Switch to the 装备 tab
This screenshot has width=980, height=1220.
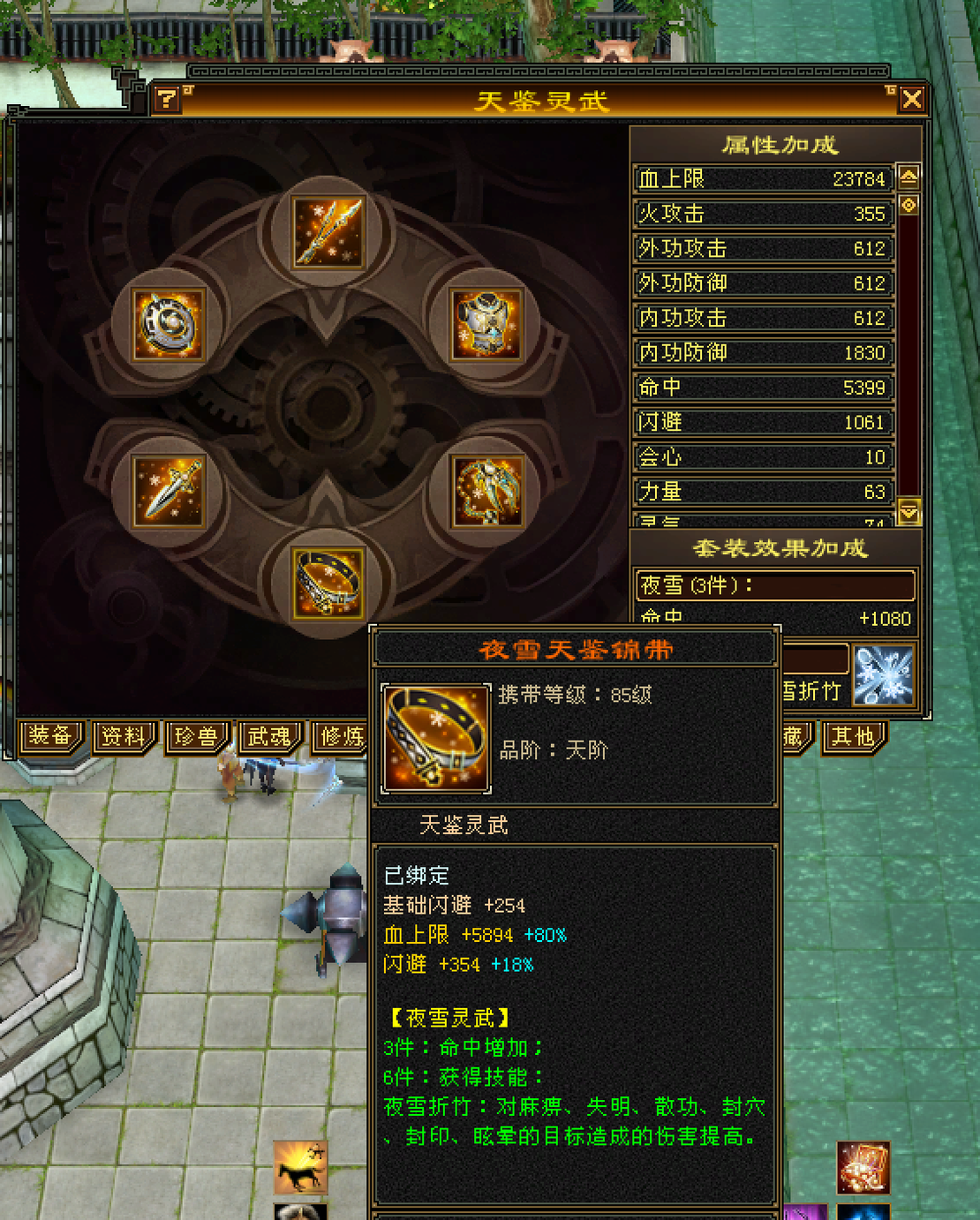click(x=50, y=736)
